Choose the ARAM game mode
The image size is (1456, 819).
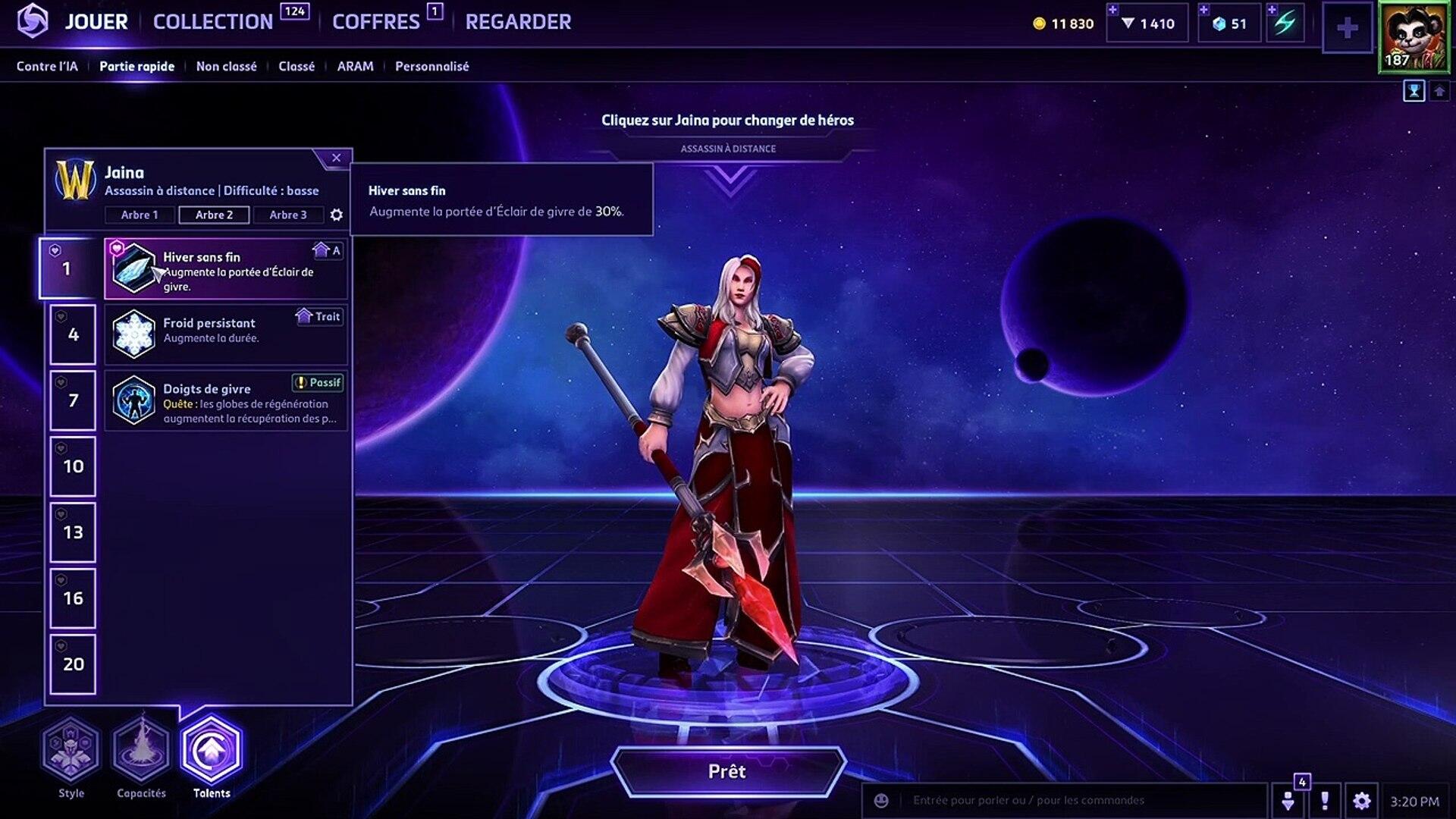coord(355,67)
